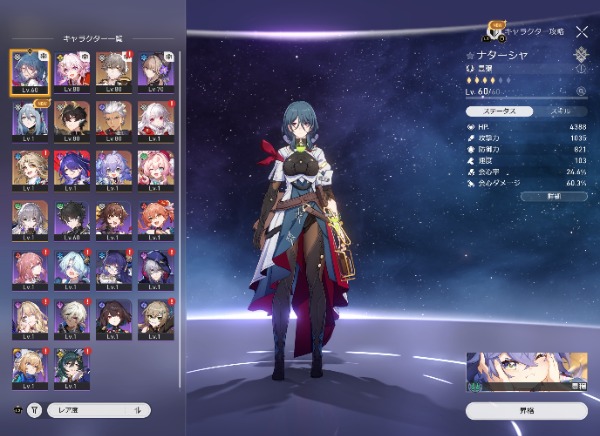
Task: Open the equipped light cone thumbnail
Action: (526, 371)
